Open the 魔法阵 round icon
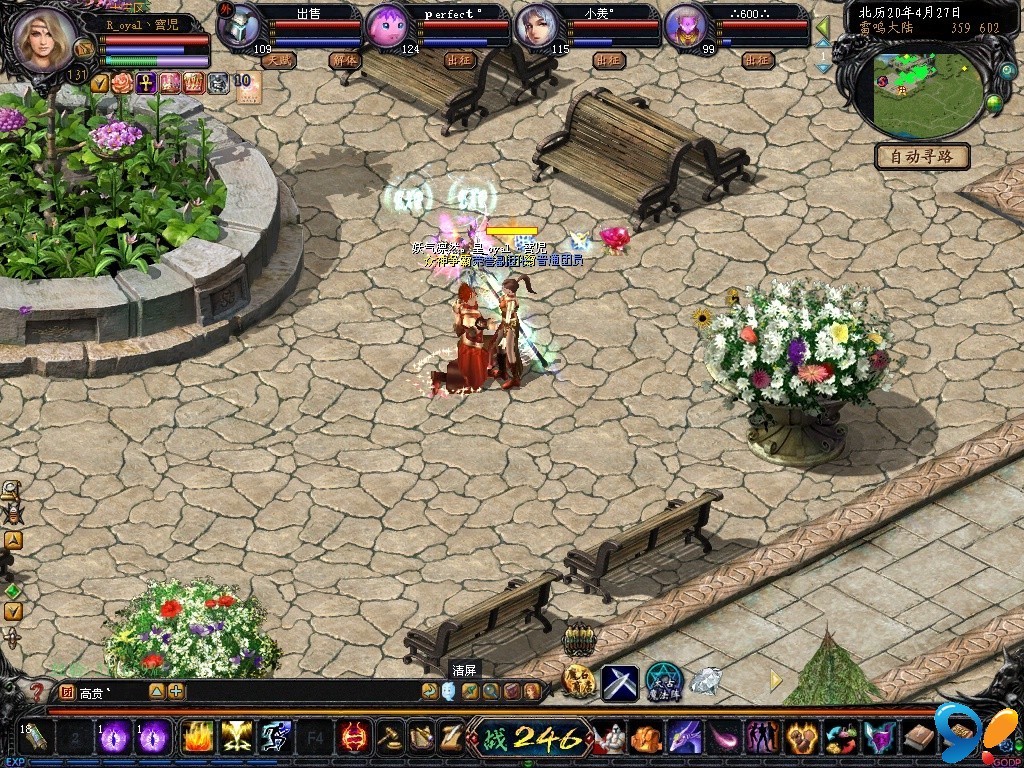Screen dimensions: 1024x768 click(x=663, y=682)
